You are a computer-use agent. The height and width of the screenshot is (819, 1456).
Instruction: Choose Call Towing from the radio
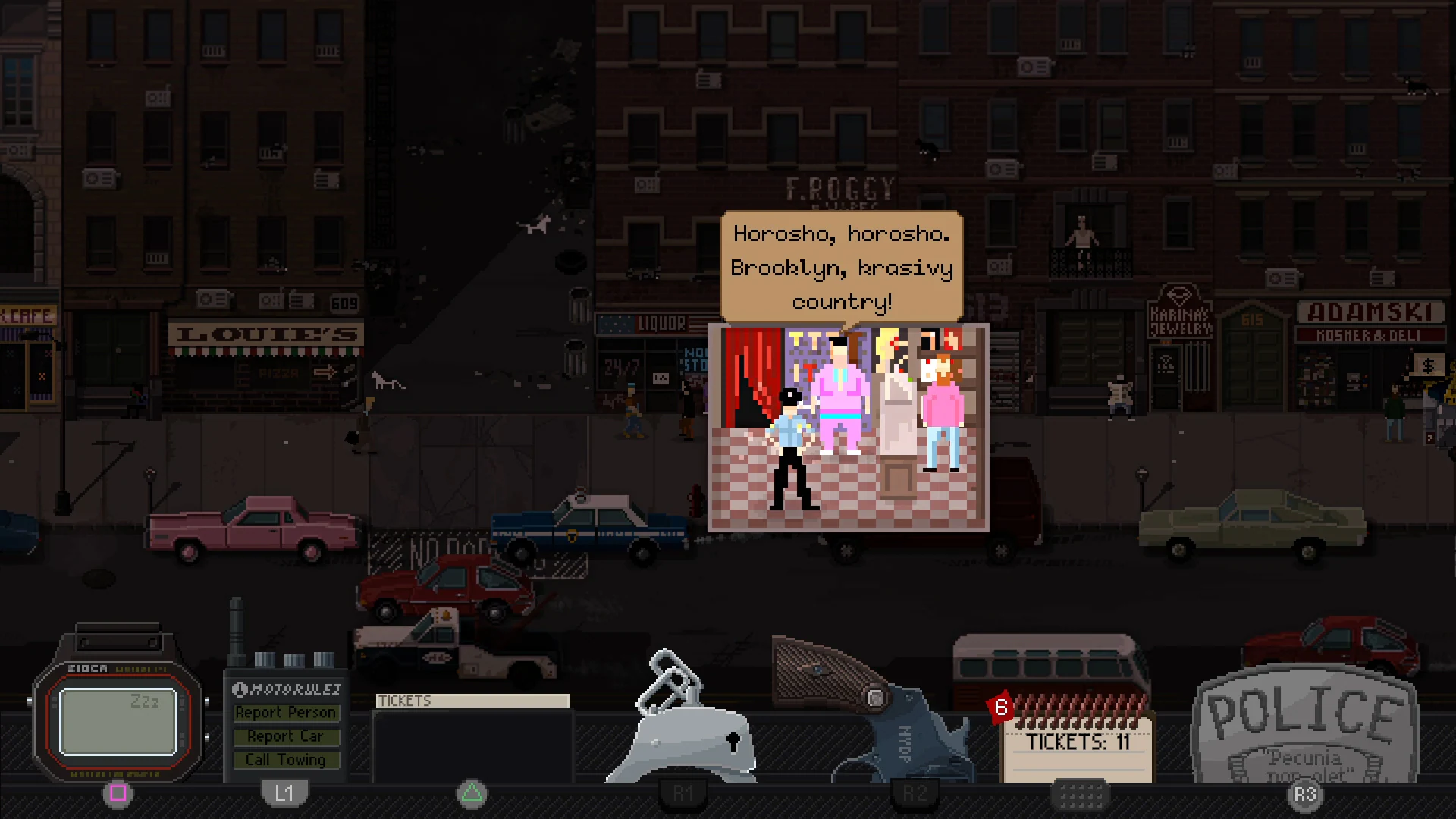point(286,759)
